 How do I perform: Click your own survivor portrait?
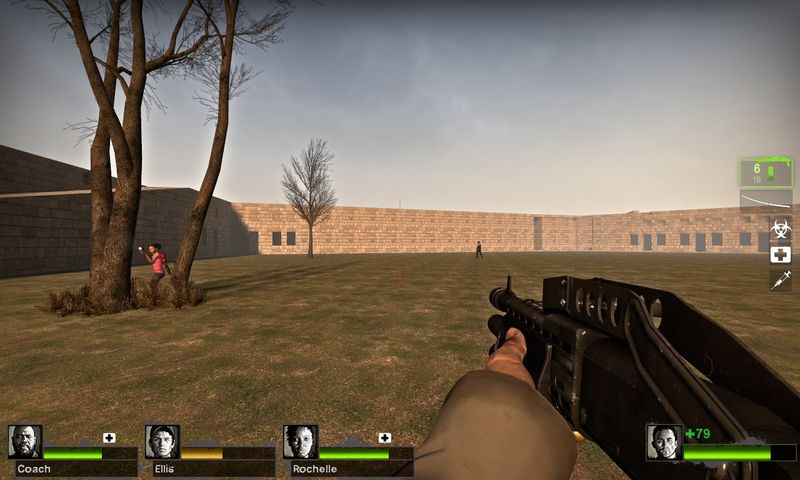664,442
